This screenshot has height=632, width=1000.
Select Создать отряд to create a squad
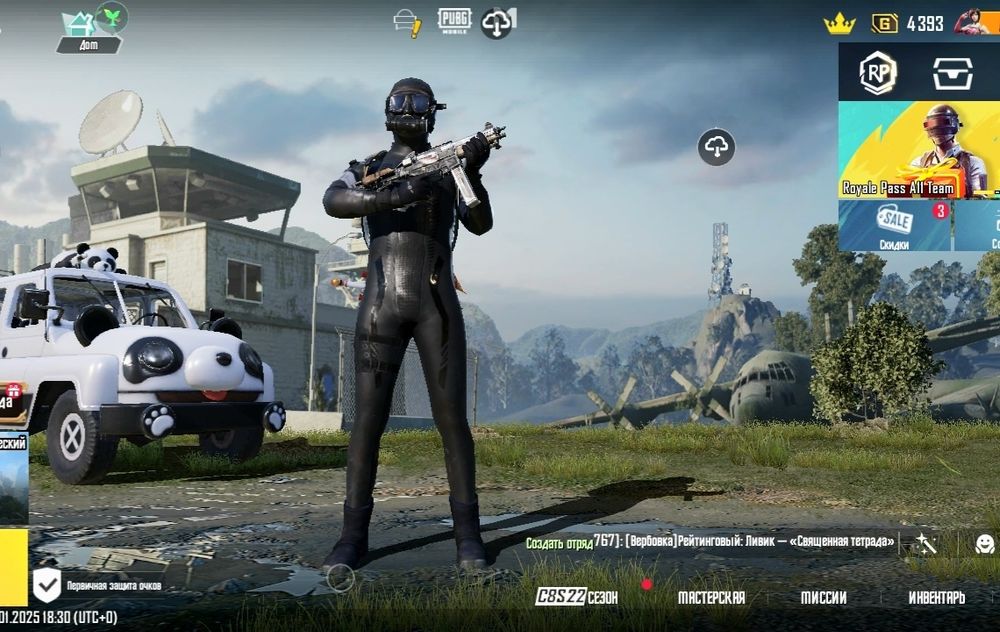coord(559,542)
